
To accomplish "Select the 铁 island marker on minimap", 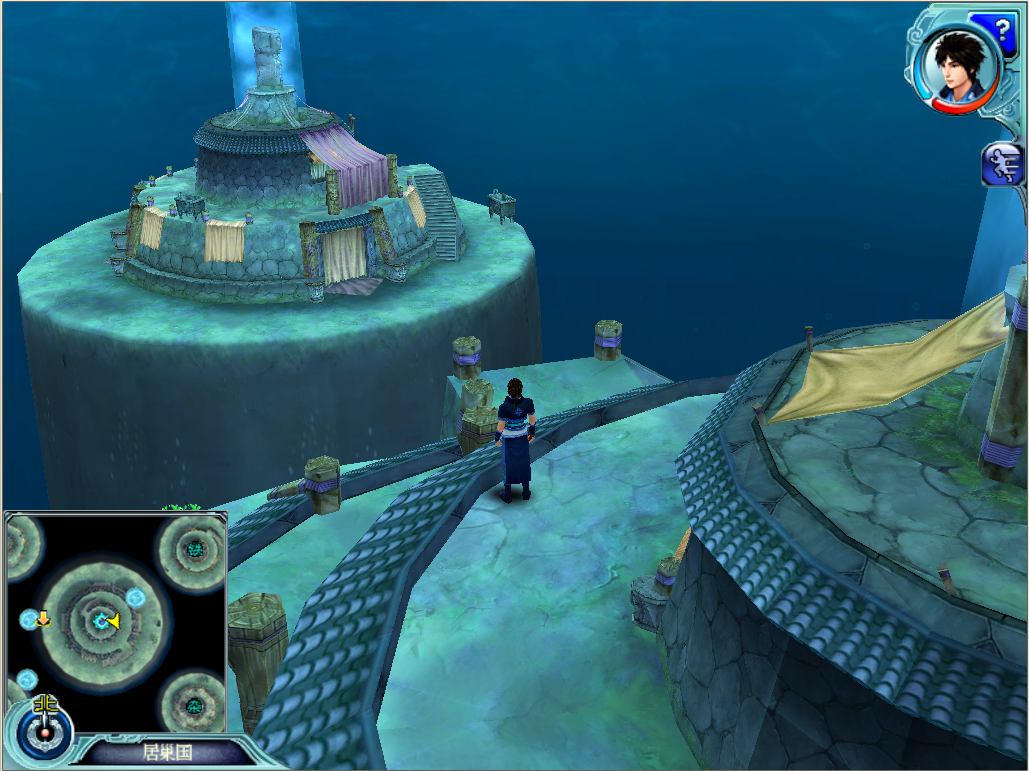I will click(x=194, y=548).
